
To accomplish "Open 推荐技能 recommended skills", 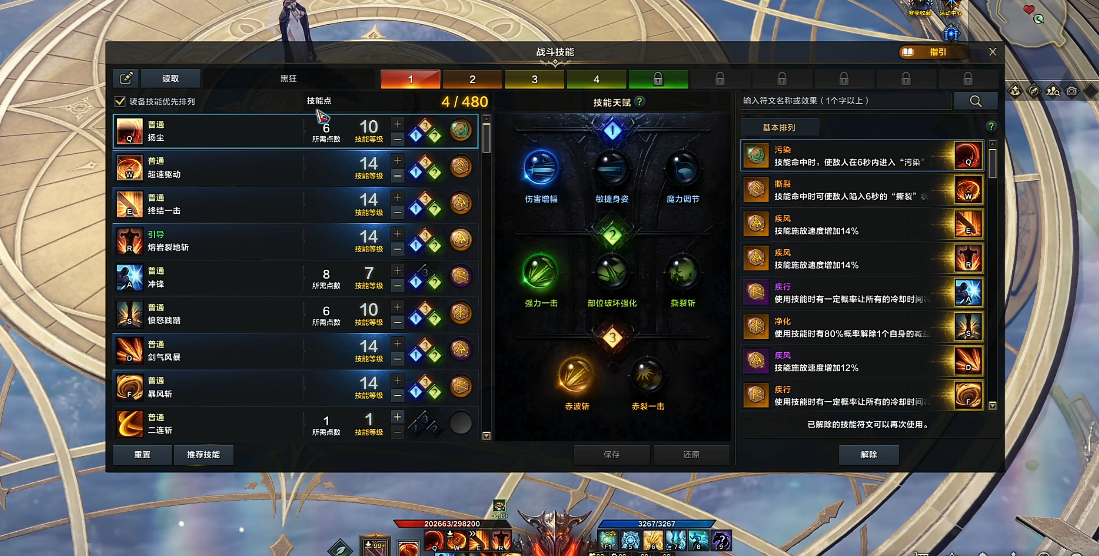I will coord(203,454).
